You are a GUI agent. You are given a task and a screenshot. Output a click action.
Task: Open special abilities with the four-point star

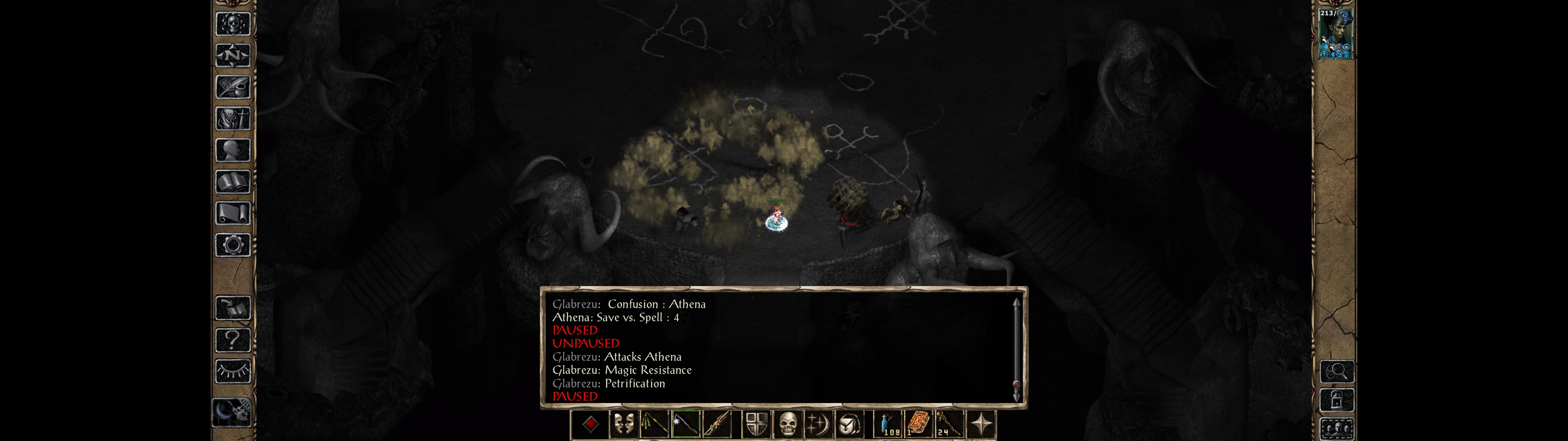[x=980, y=424]
